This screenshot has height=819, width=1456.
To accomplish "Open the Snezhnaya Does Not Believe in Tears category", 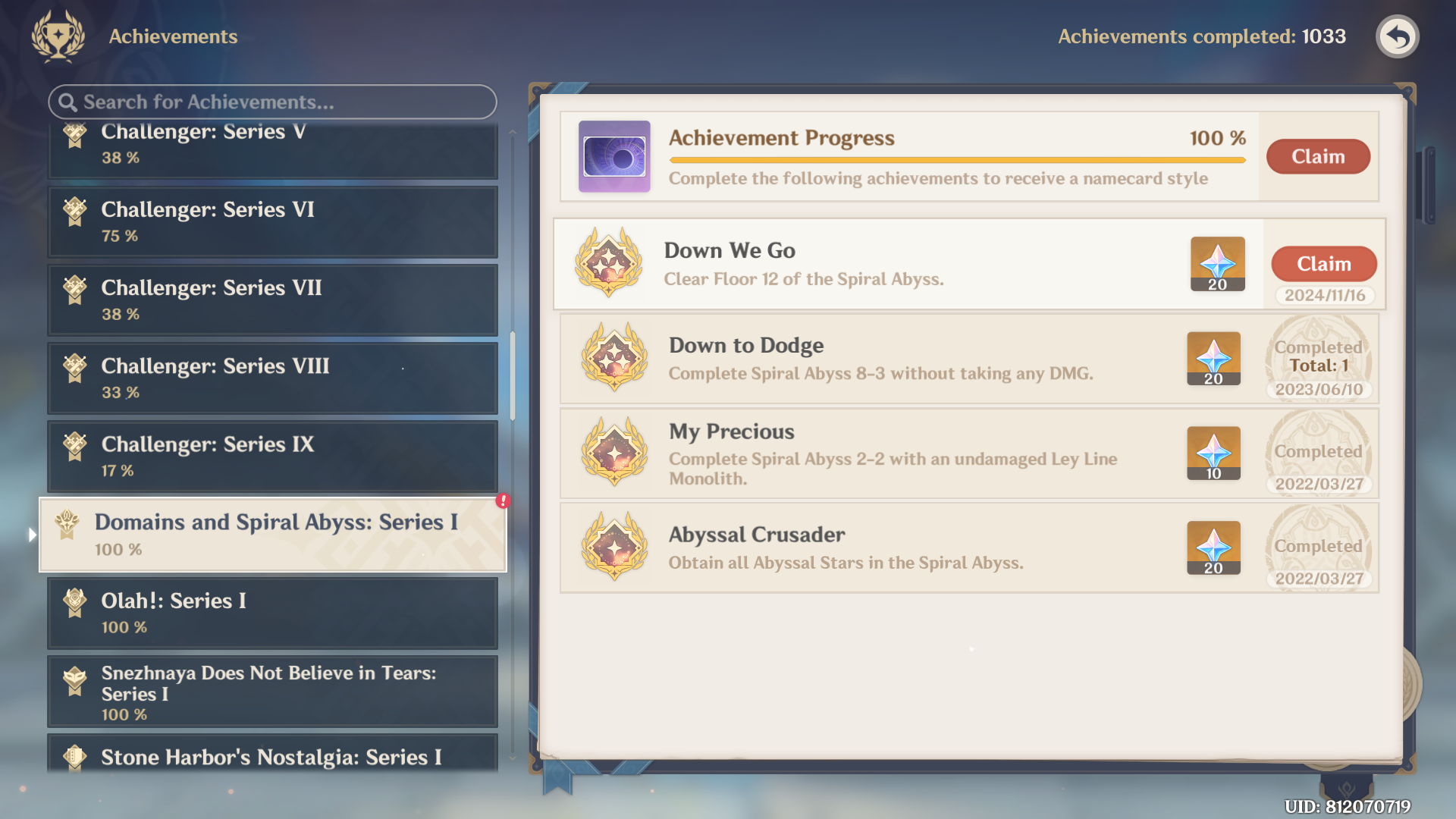I will coord(273,691).
